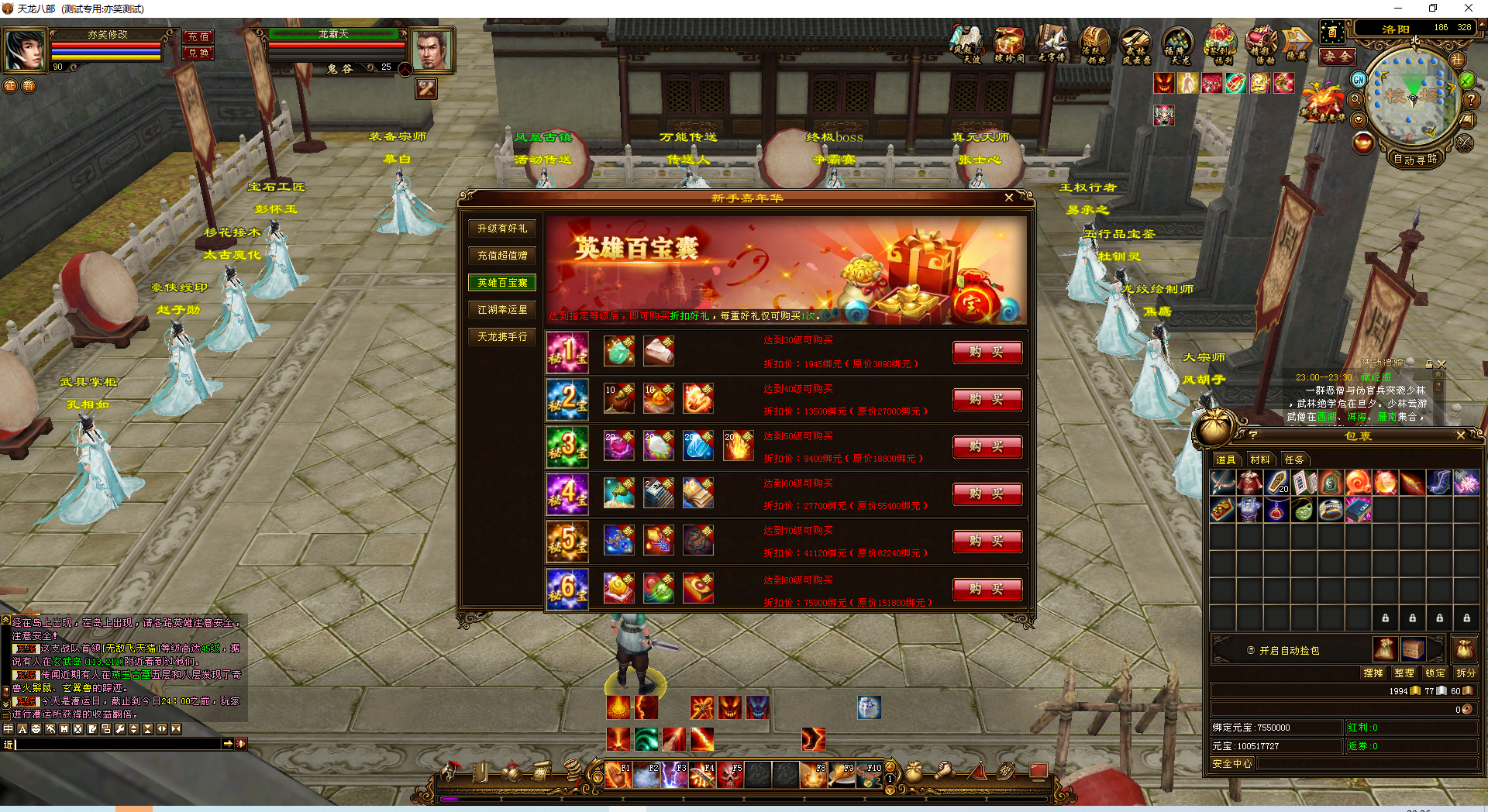Show the 天龙携手行 tab
The height and width of the screenshot is (812, 1488).
(502, 337)
